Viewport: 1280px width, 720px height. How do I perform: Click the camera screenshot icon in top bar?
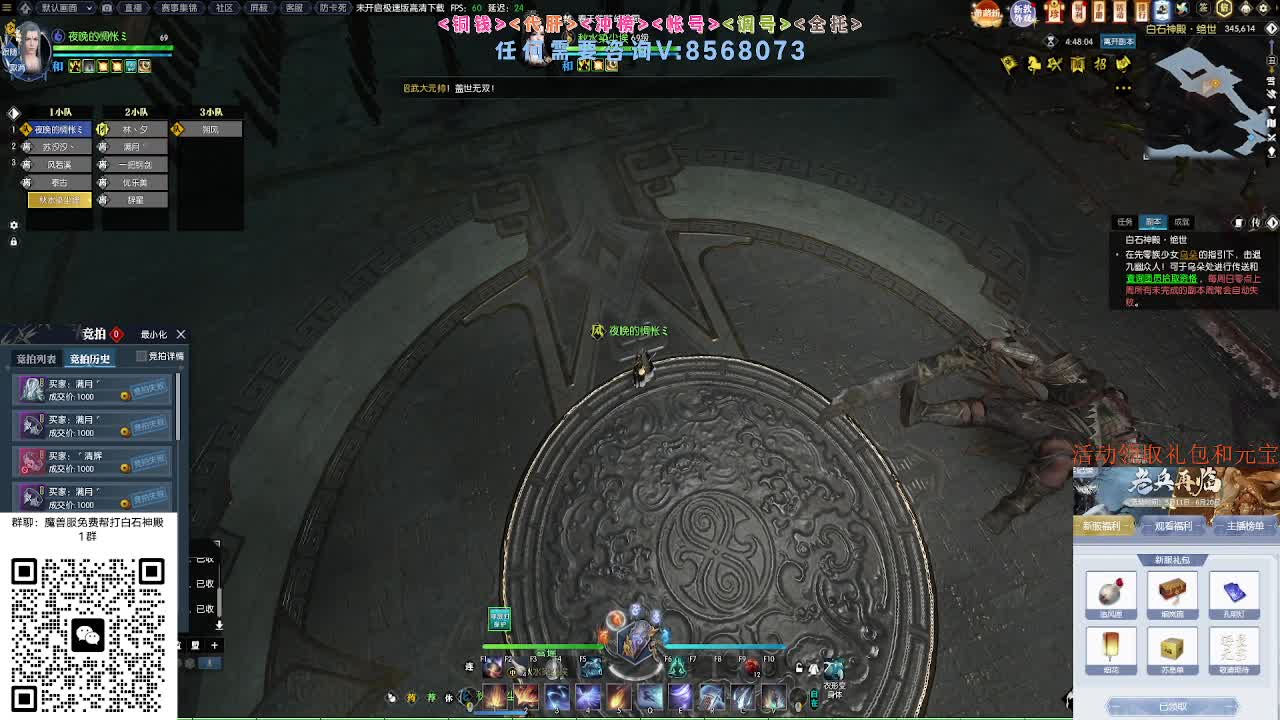pyautogui.click(x=106, y=8)
